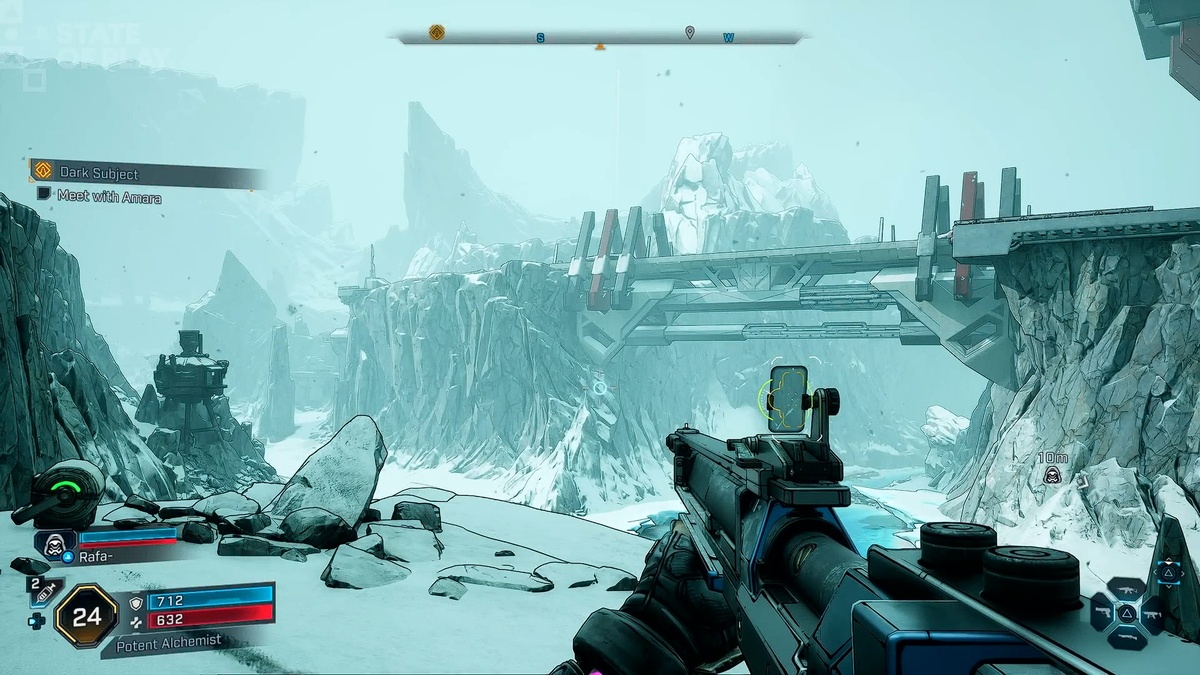The image size is (1200, 675).
Task: Click the teammate marker showing 10m
Action: click(x=1052, y=475)
